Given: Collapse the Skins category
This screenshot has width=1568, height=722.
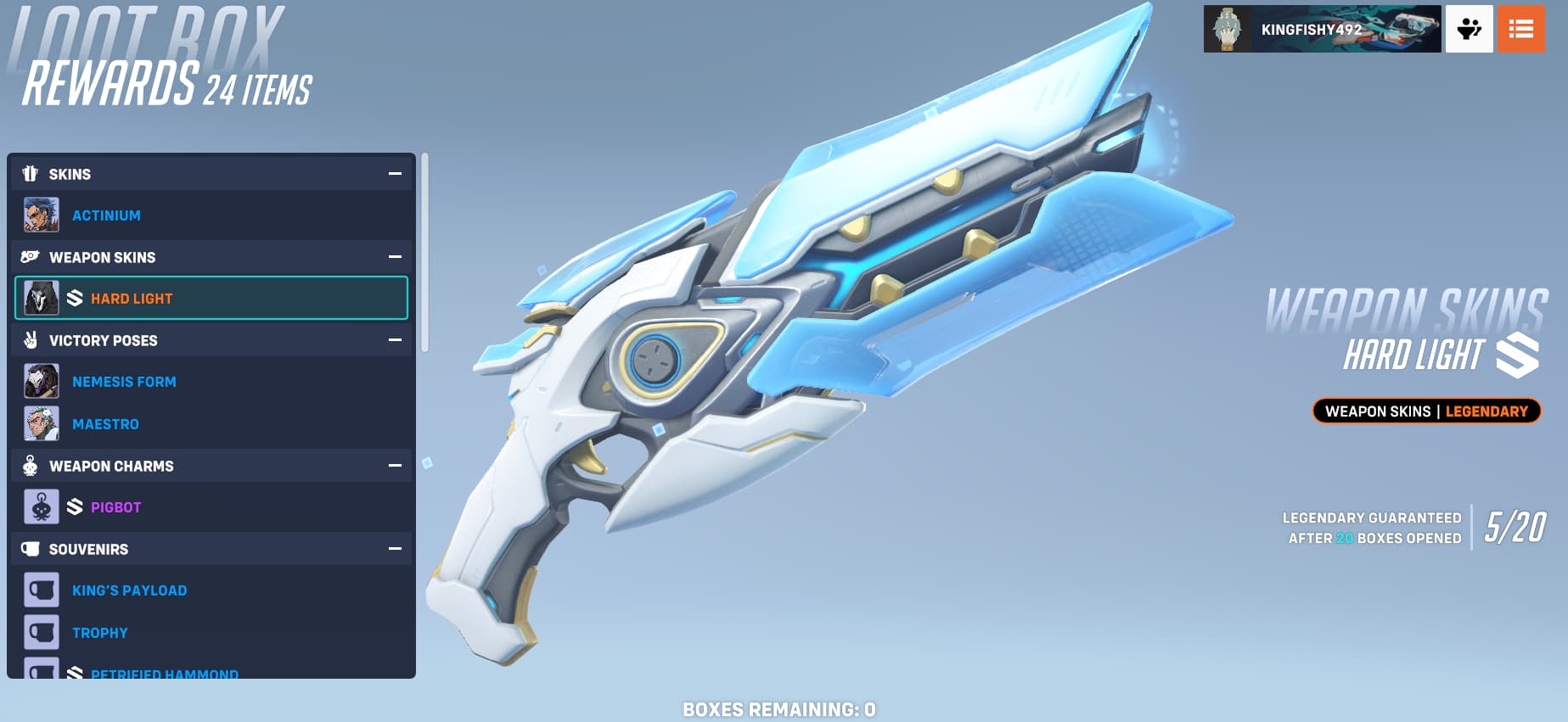Looking at the screenshot, I should pyautogui.click(x=395, y=174).
